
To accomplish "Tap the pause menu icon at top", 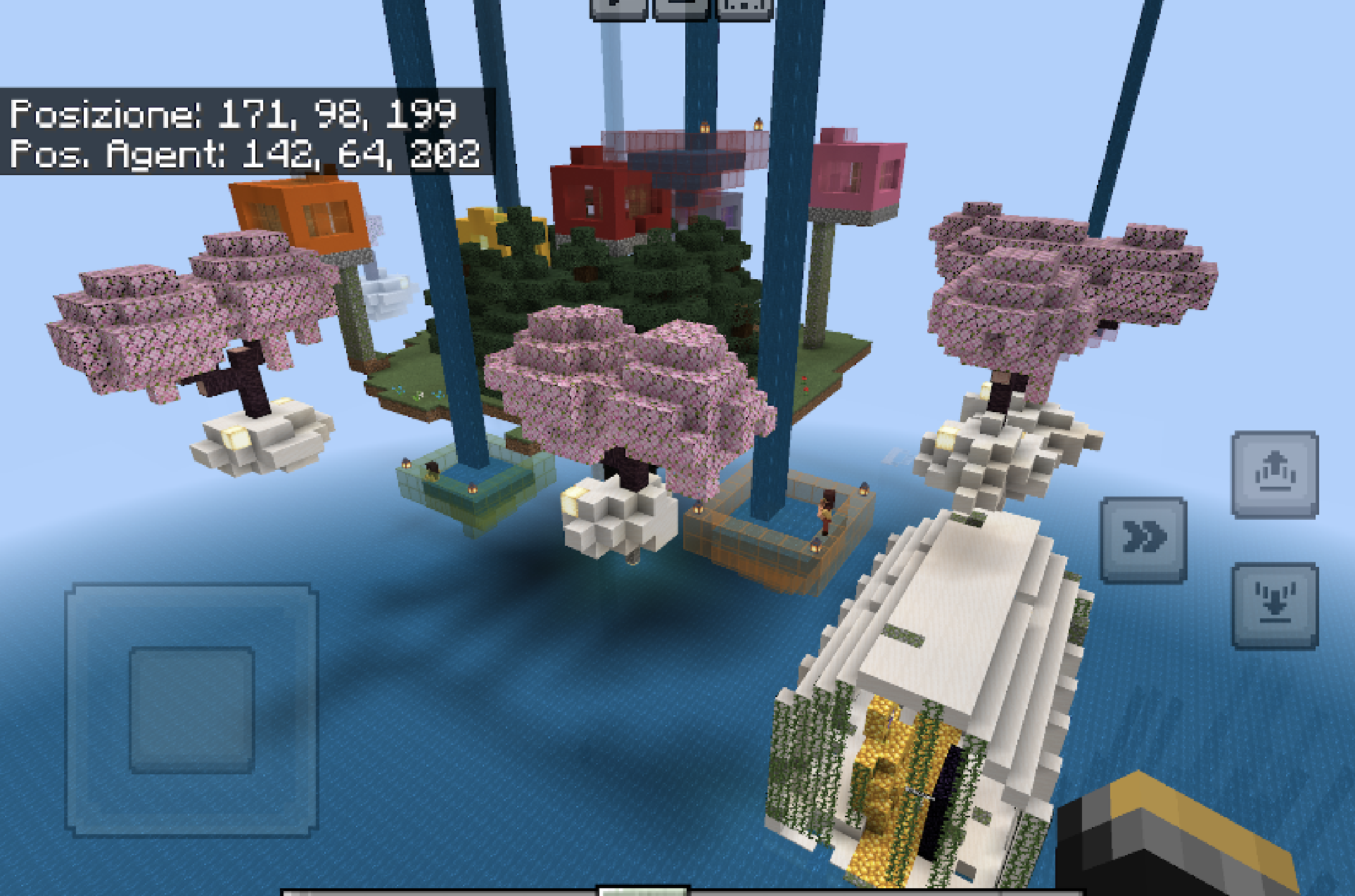I will coord(618,7).
